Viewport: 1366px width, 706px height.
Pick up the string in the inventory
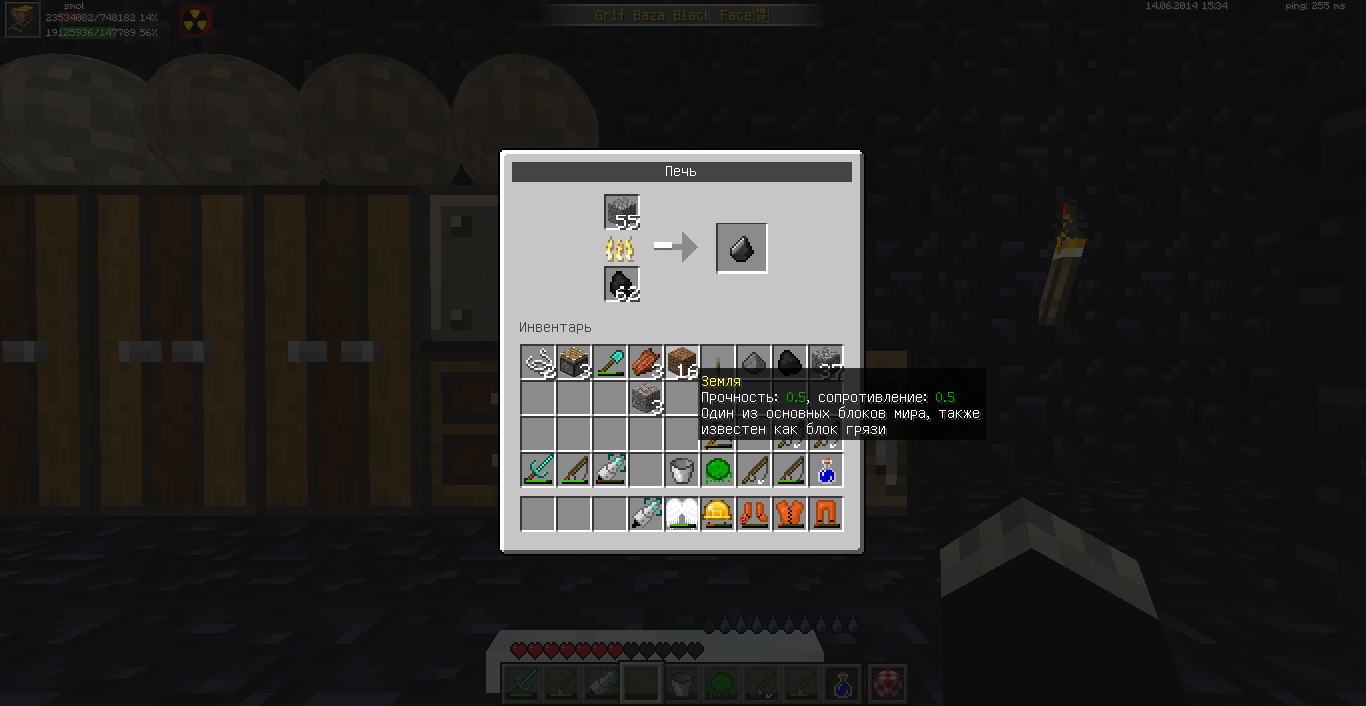coord(538,362)
